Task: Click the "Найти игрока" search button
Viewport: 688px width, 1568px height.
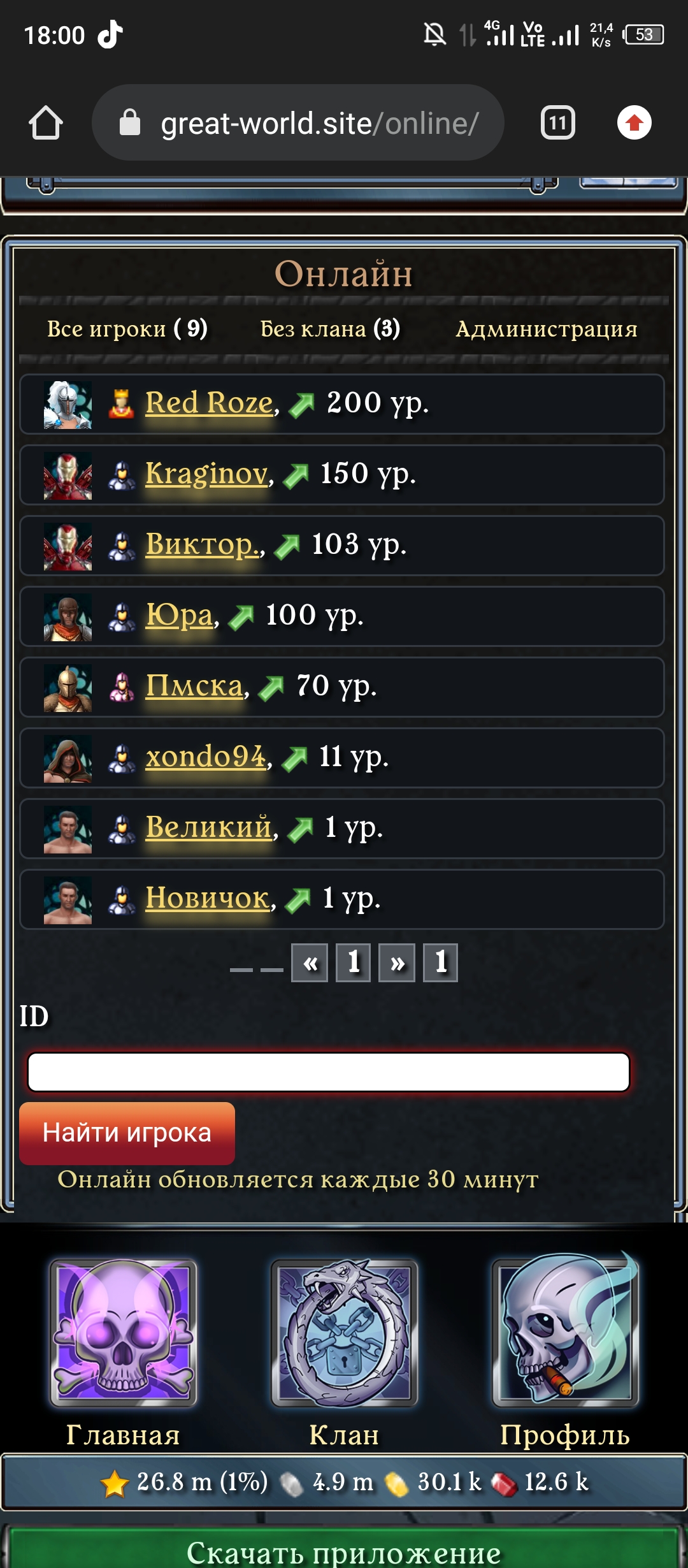Action: [x=127, y=1133]
